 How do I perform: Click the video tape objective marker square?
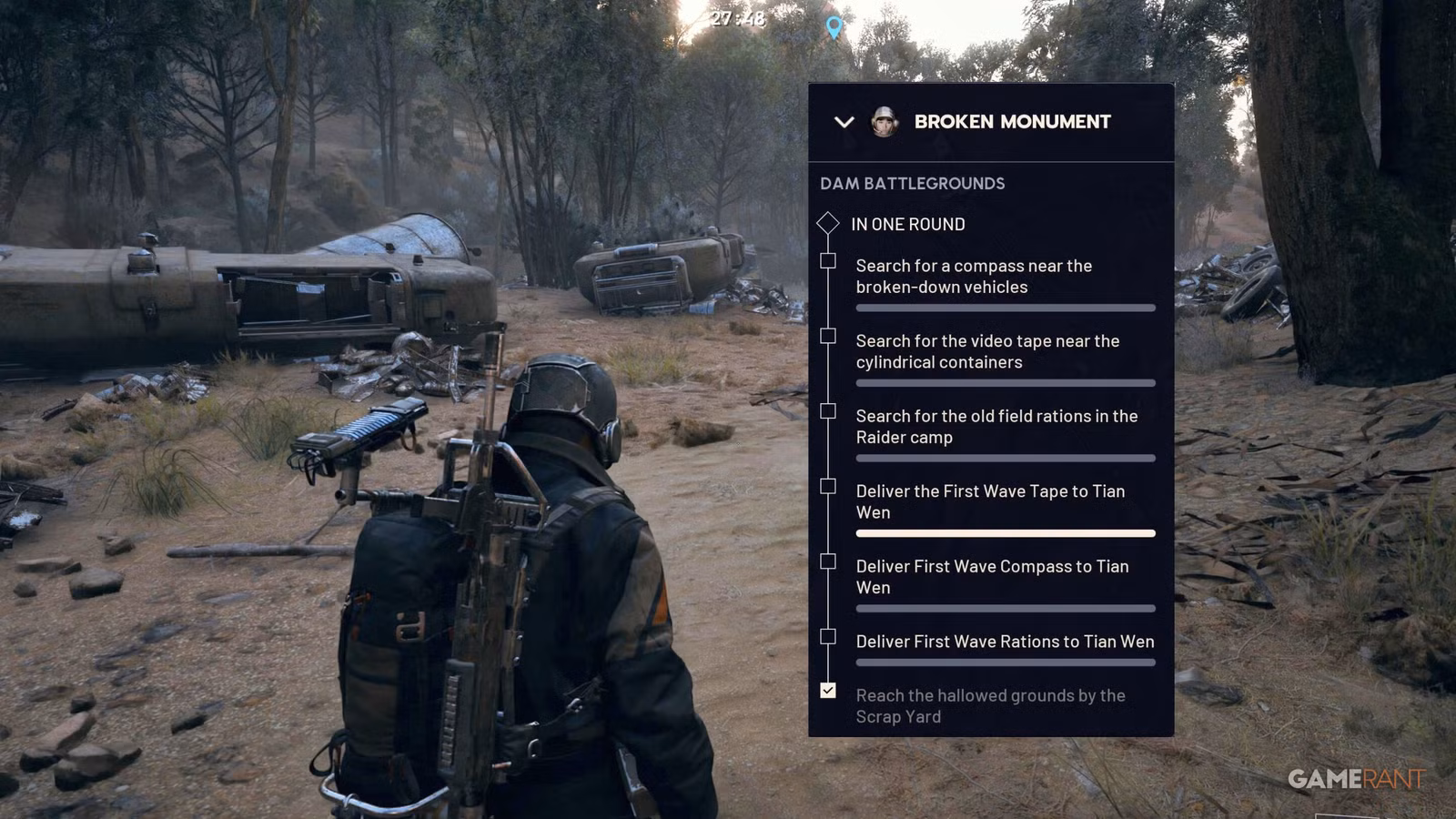tap(828, 336)
